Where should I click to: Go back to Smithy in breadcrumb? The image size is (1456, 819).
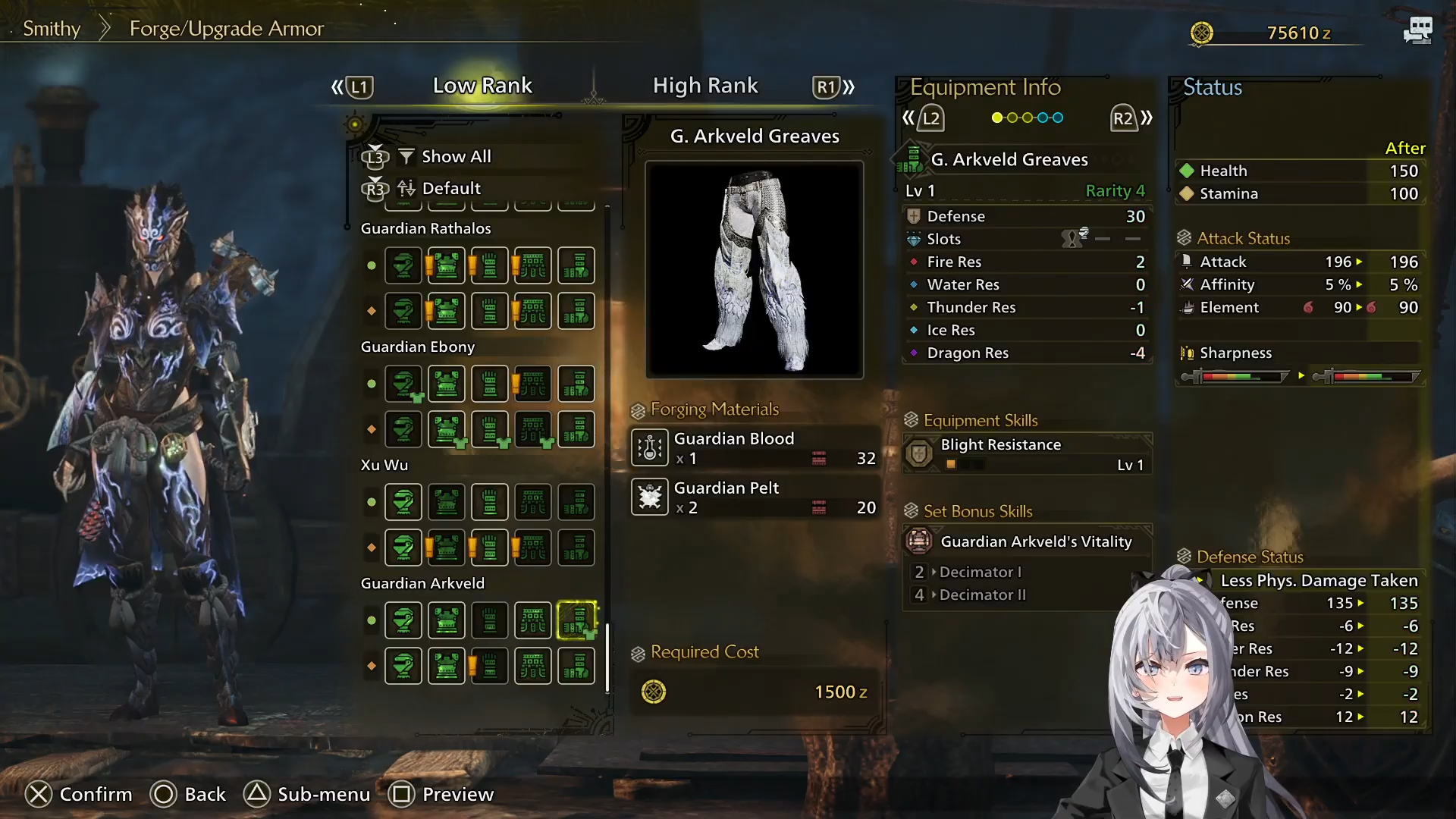tap(52, 29)
